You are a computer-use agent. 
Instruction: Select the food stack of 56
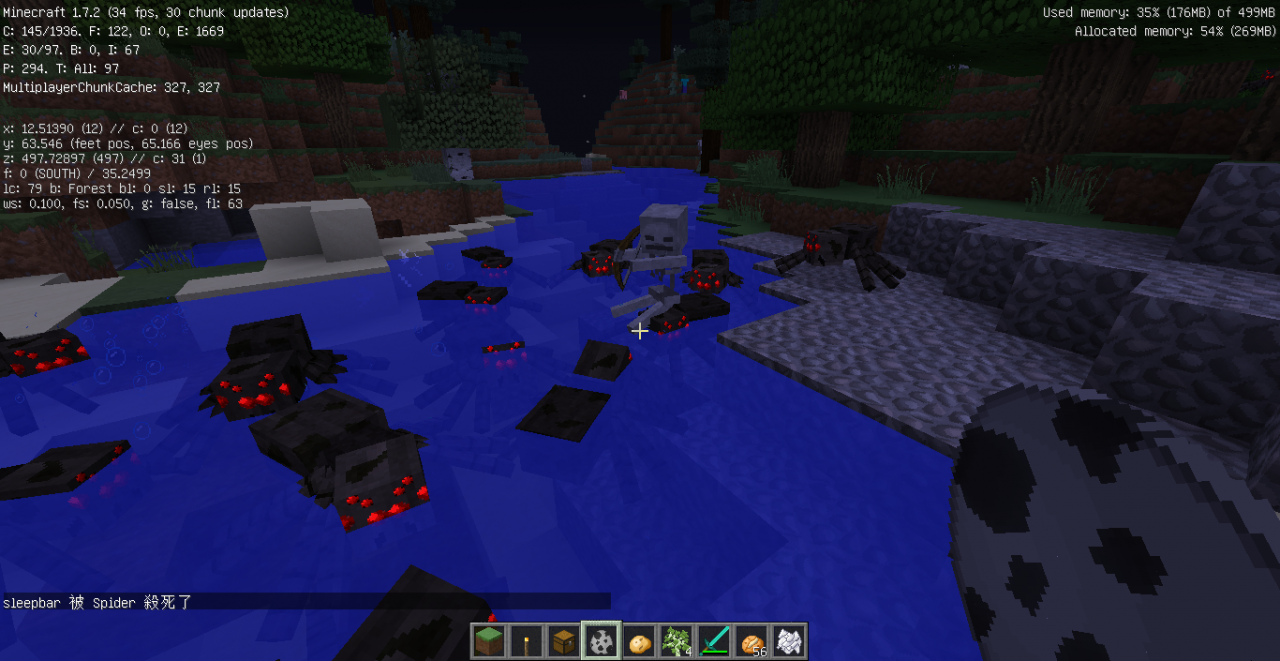[x=752, y=641]
